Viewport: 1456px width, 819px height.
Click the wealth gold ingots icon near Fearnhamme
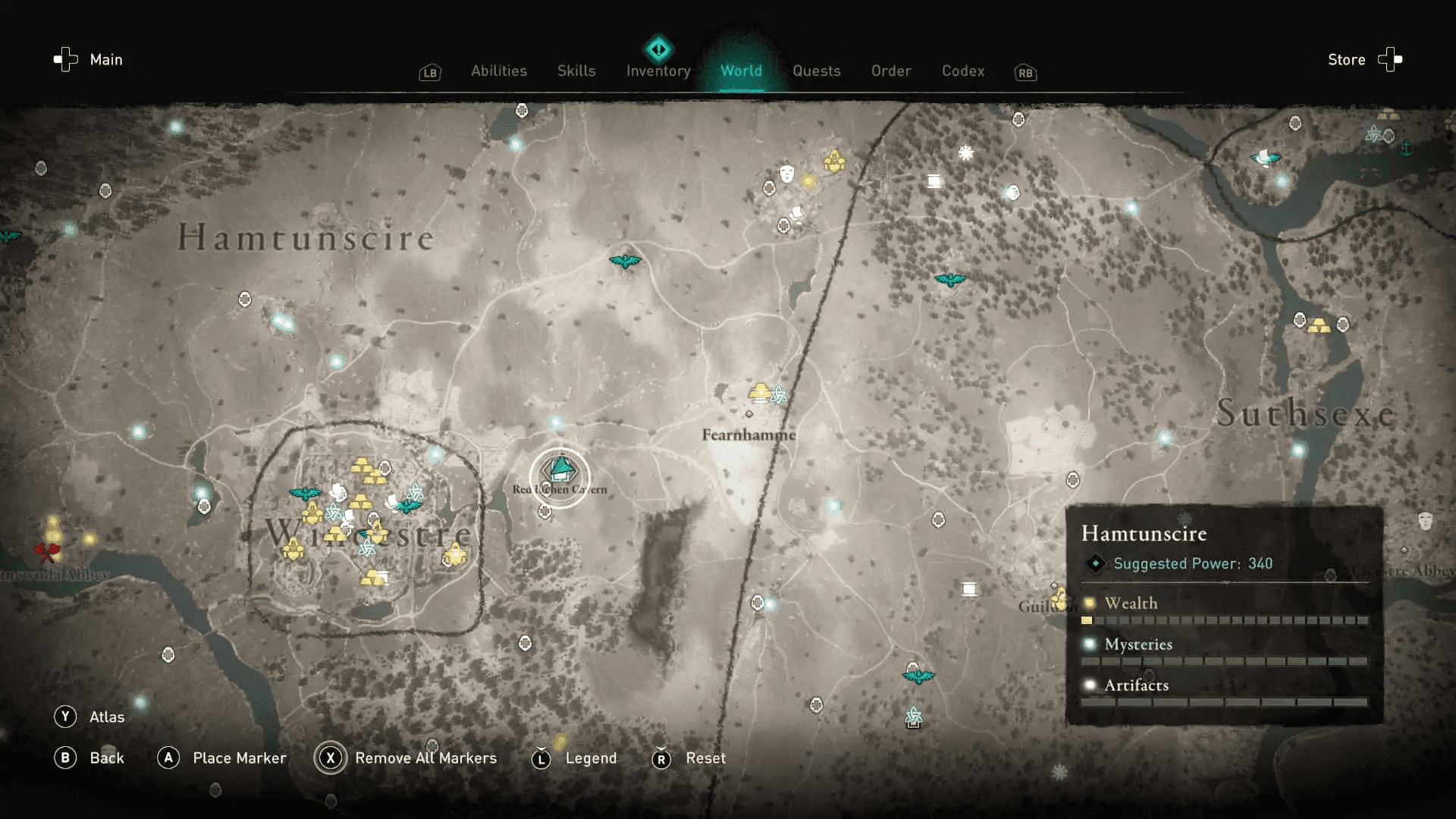[x=758, y=393]
